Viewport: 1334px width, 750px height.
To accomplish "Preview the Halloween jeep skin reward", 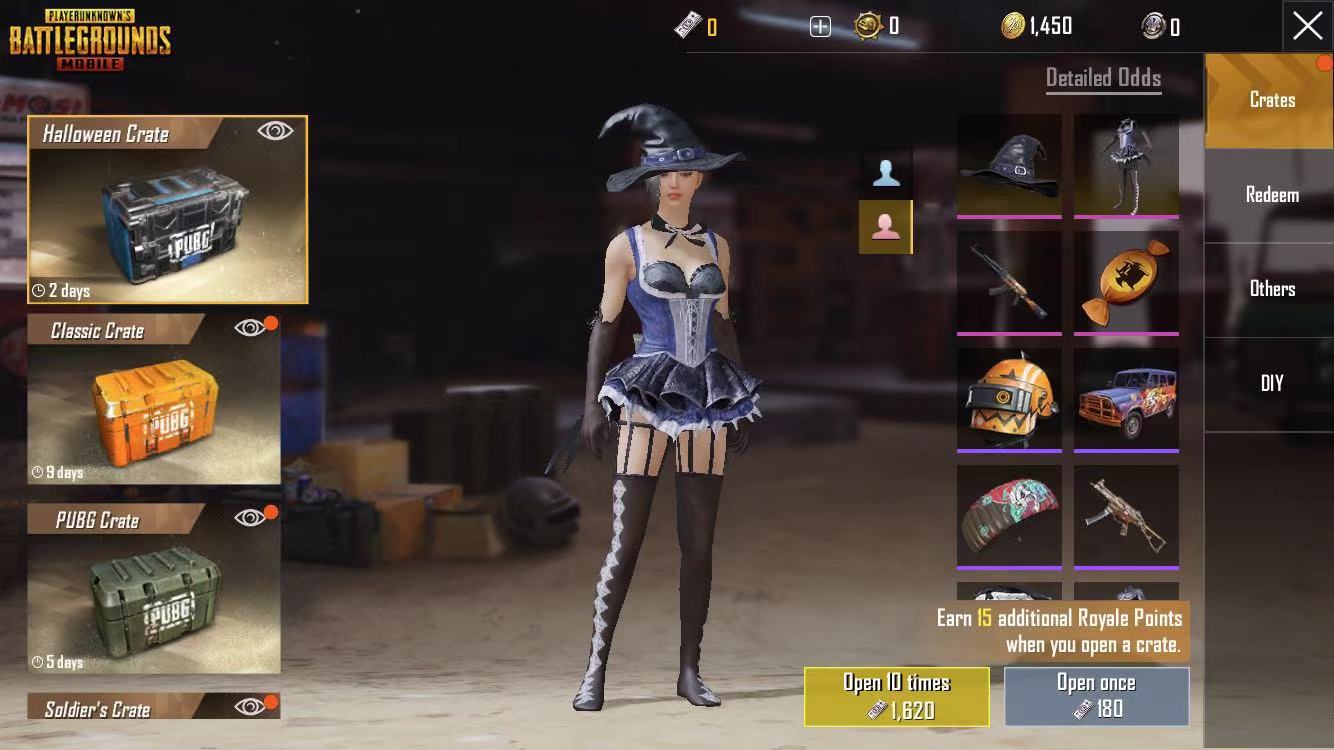I will (x=1126, y=399).
